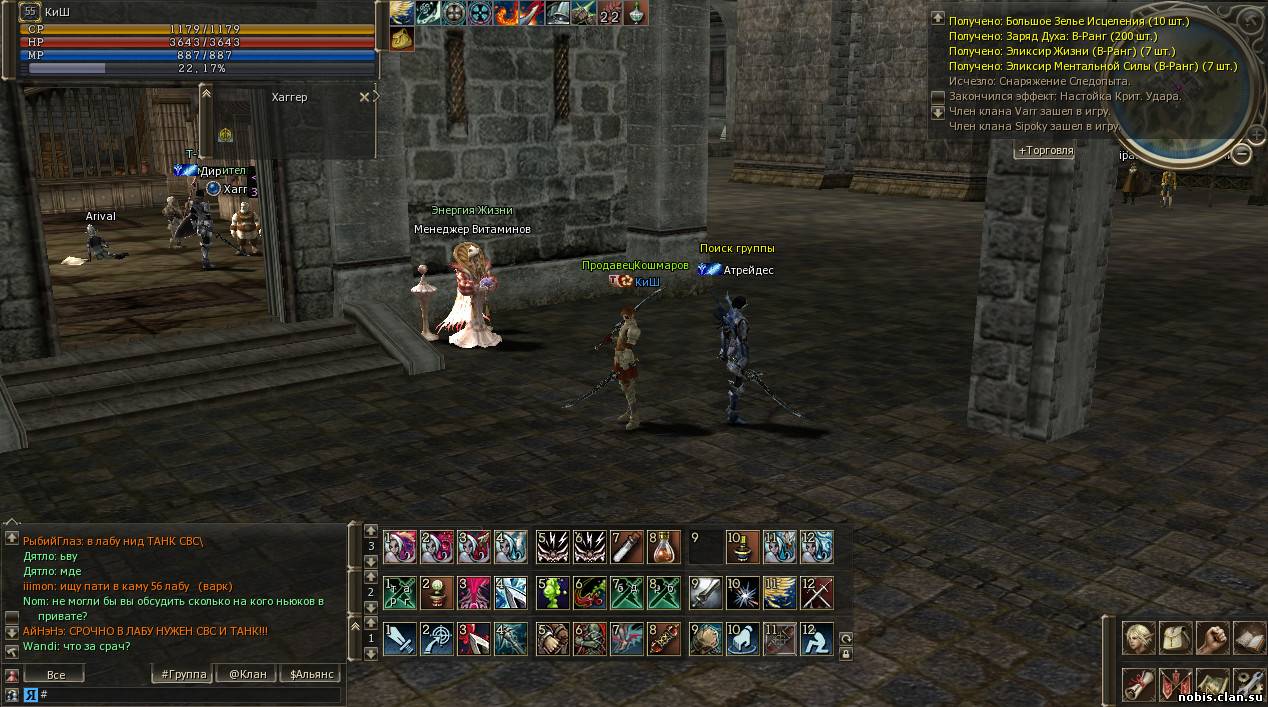Open the clan banners icon
The image size is (1268, 707).
pos(1175,684)
